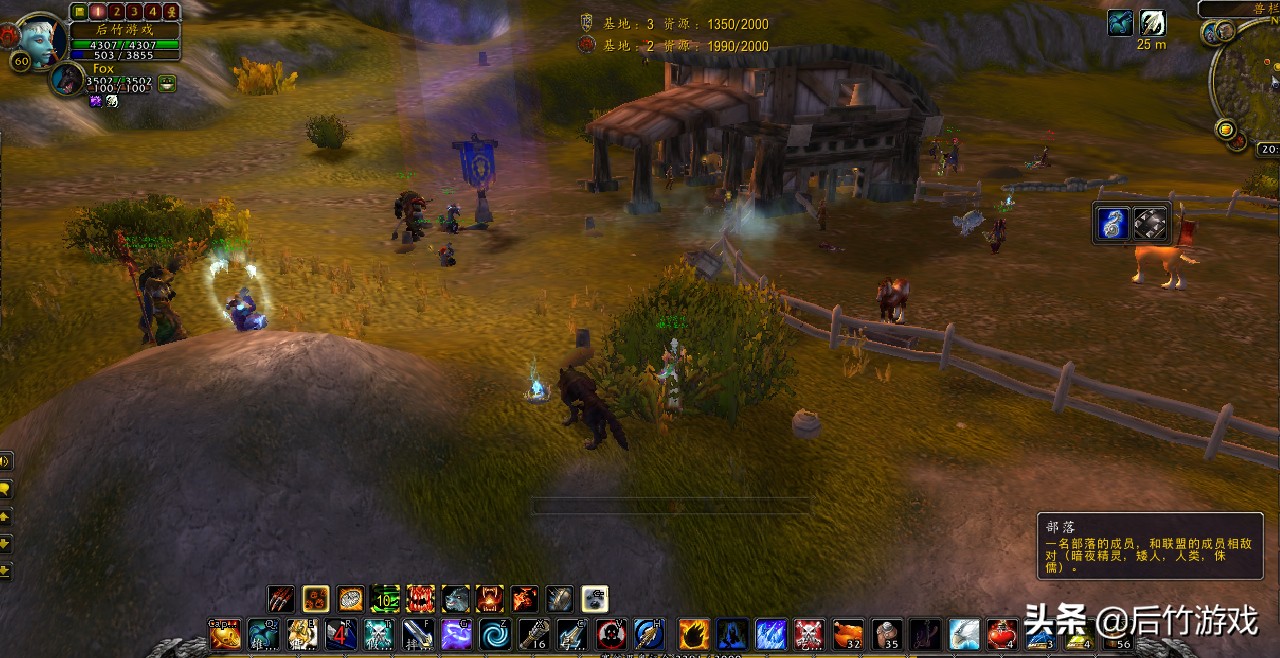
Task: Use the silver ring item button
Action: pos(1150,223)
